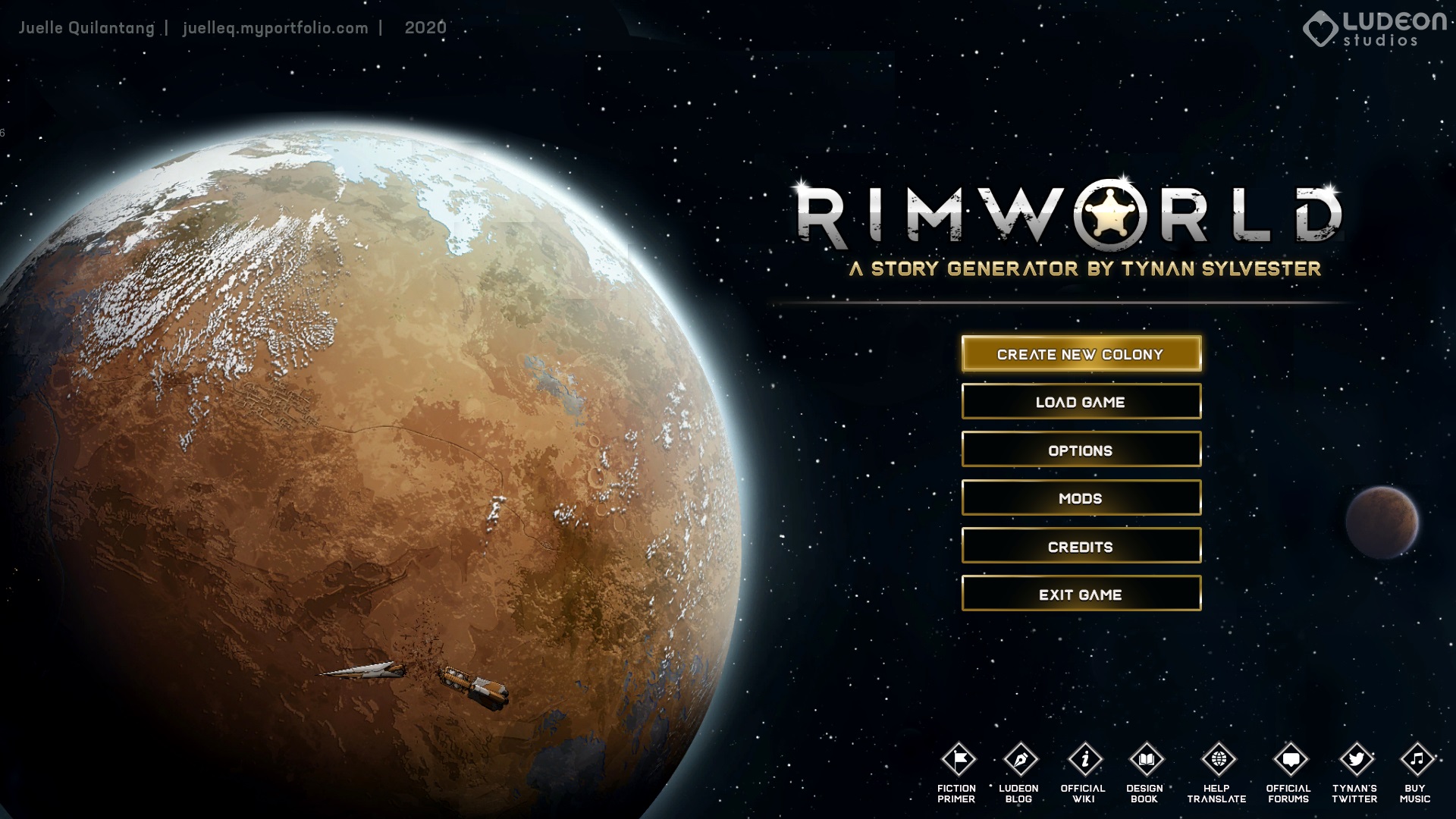Viewport: 1456px width, 819px height.
Task: Select the Mods button
Action: coord(1081,498)
